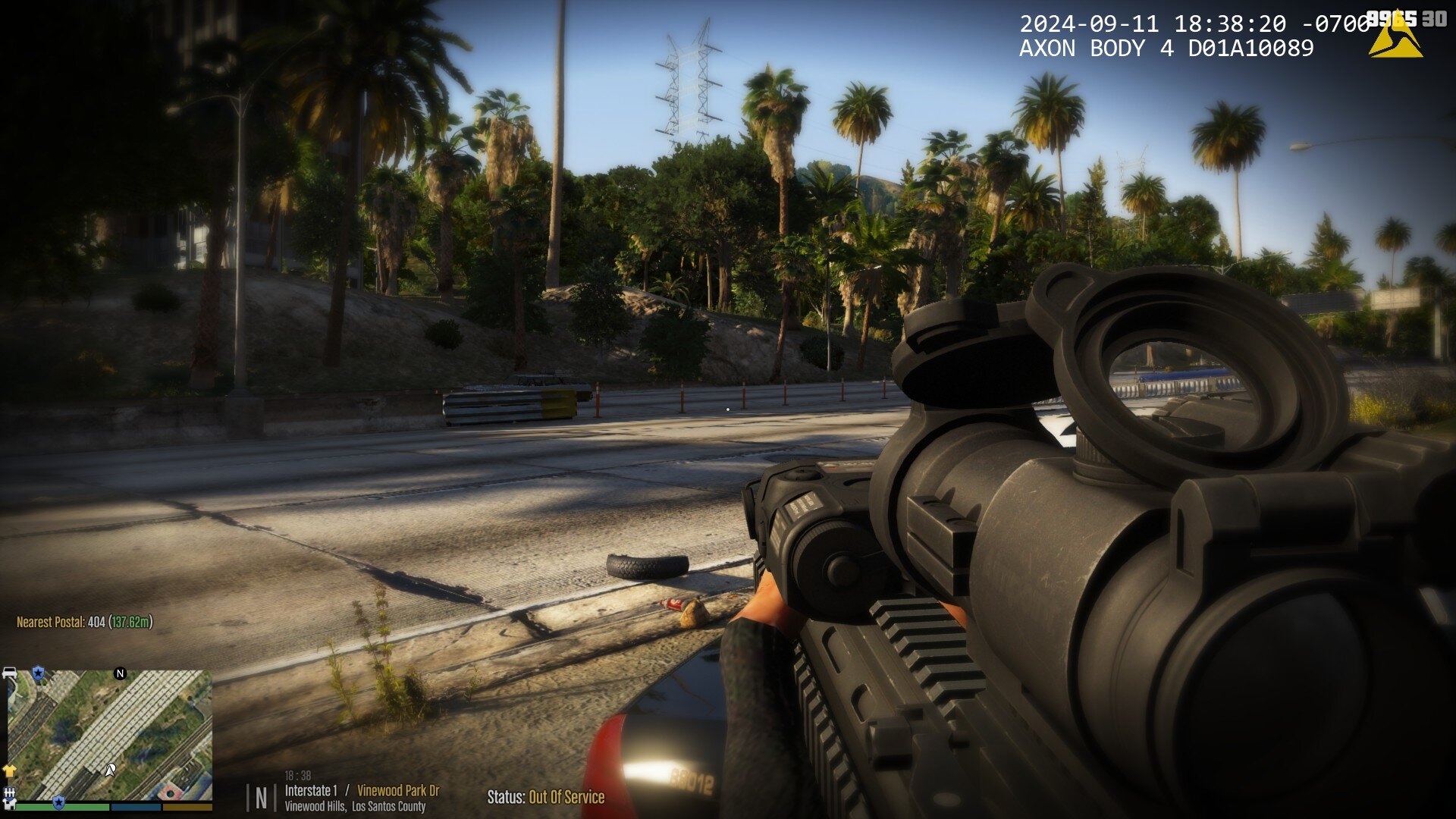Select the white car blip on the minimap

click(x=10, y=673)
